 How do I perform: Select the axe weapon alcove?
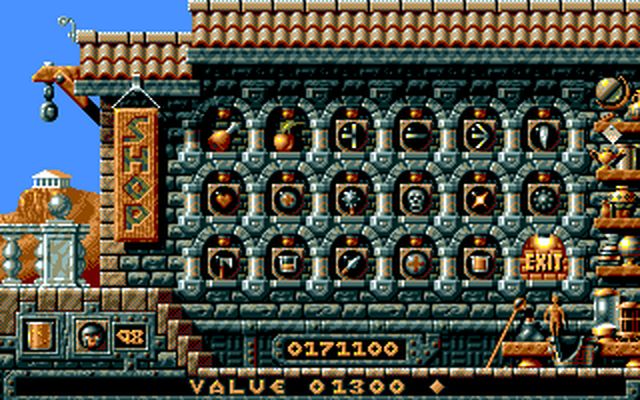tap(224, 263)
